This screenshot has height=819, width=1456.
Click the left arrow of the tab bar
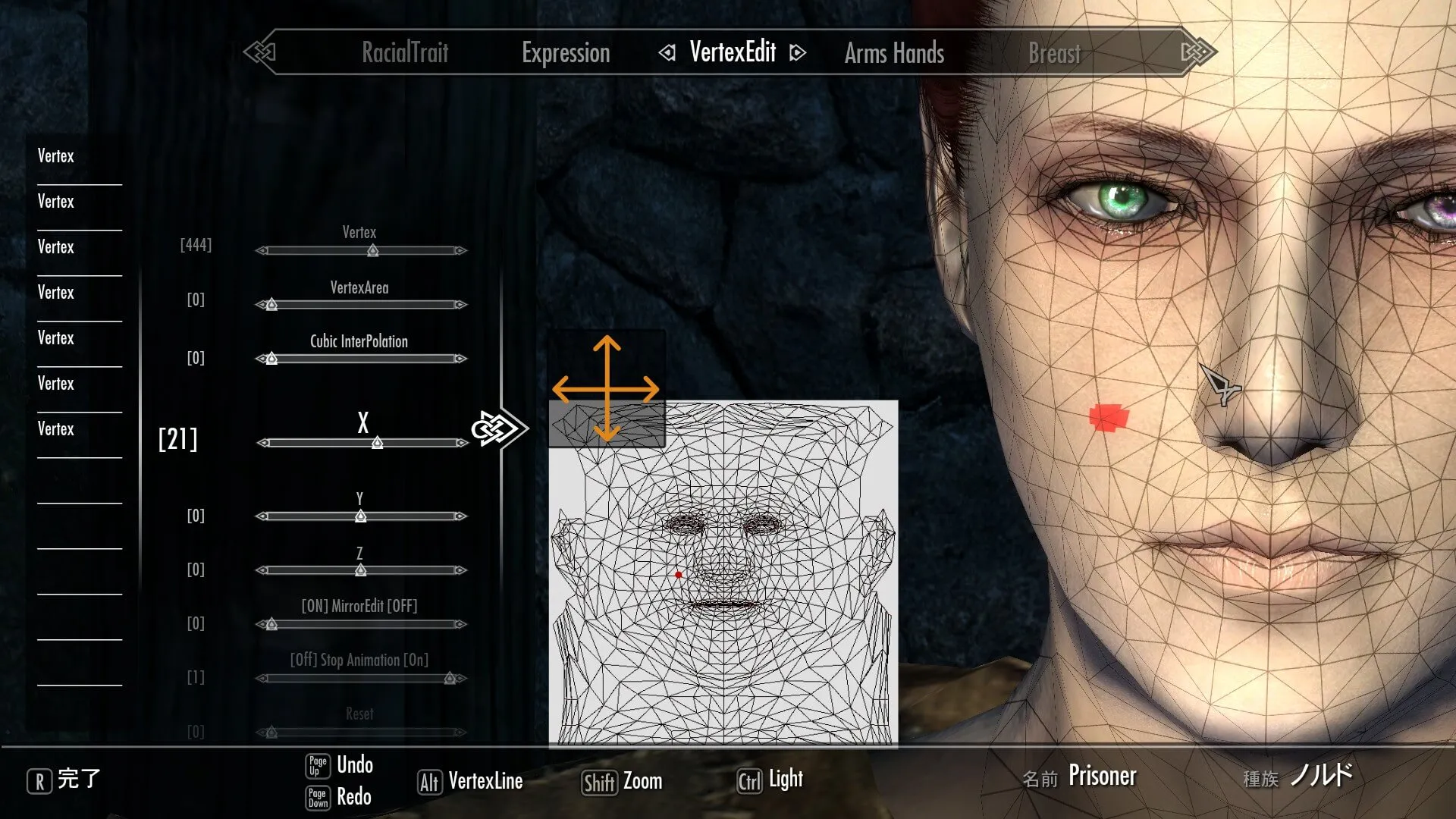[x=259, y=52]
